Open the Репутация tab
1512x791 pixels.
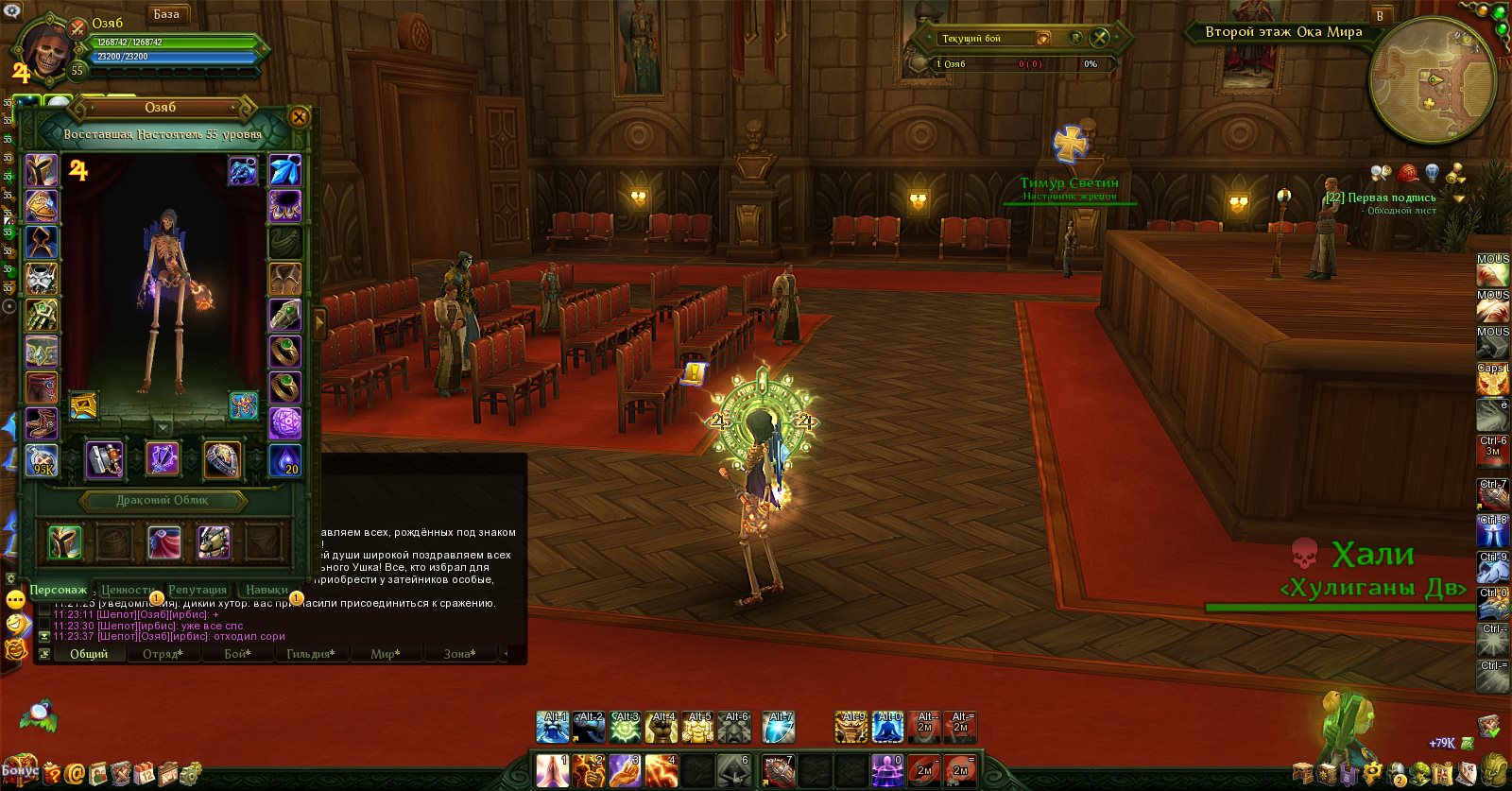tap(198, 590)
